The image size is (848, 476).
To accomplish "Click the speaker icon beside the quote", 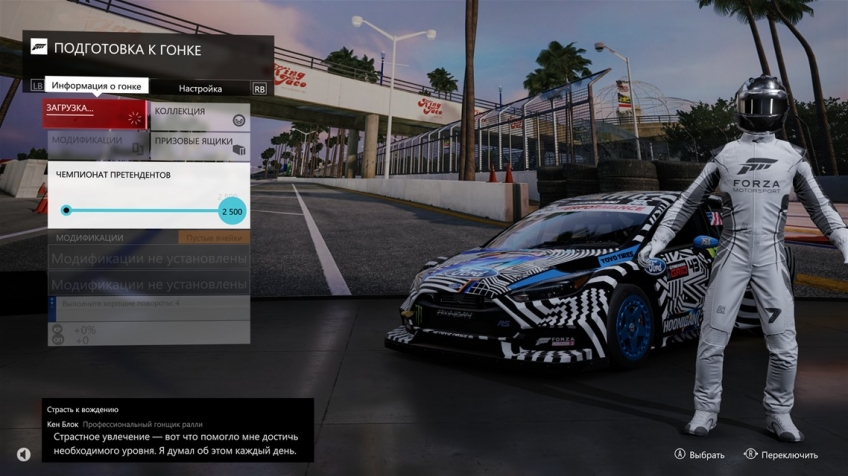I will pos(24,454).
